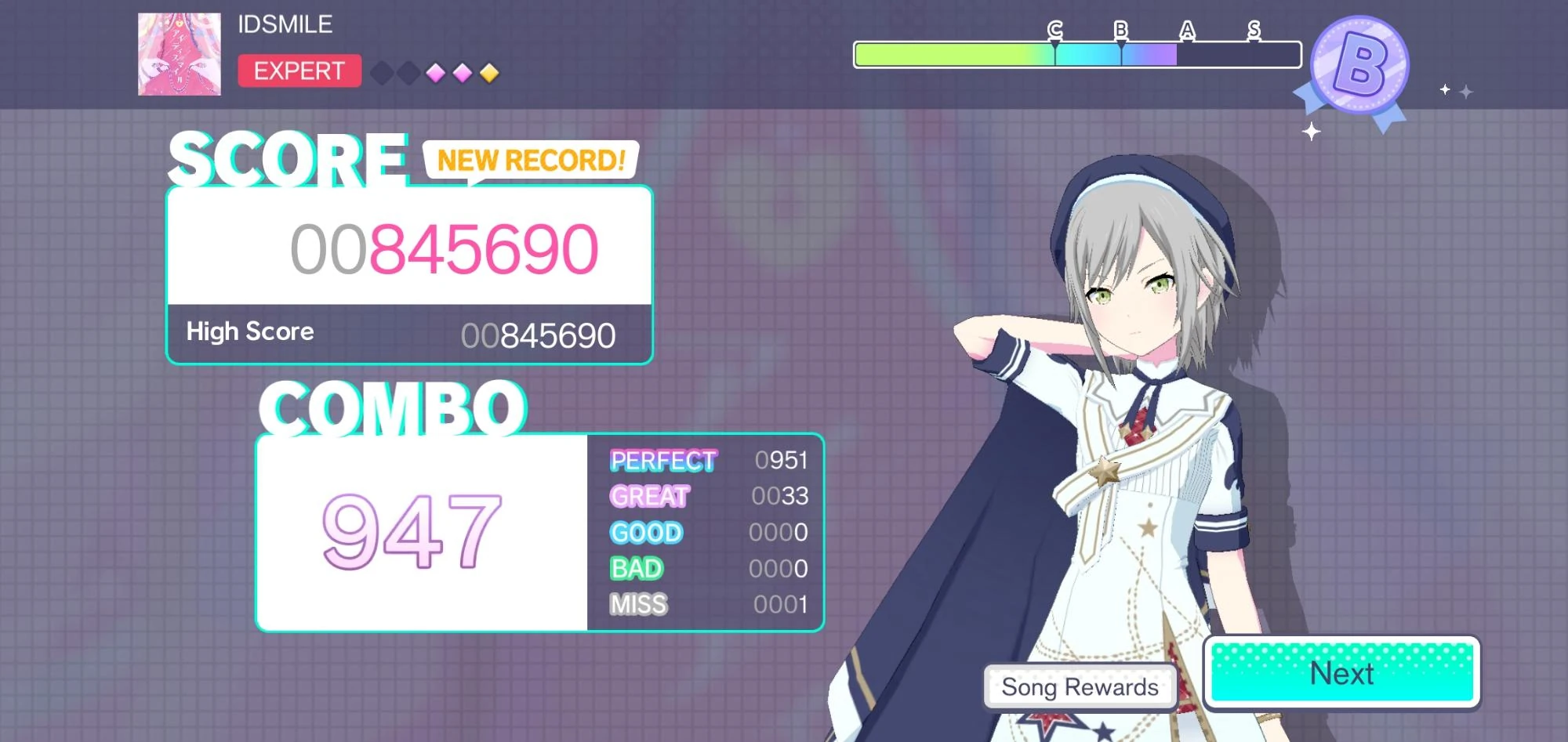Viewport: 1568px width, 742px height.
Task: Select the EXPERT difficulty label
Action: point(299,71)
